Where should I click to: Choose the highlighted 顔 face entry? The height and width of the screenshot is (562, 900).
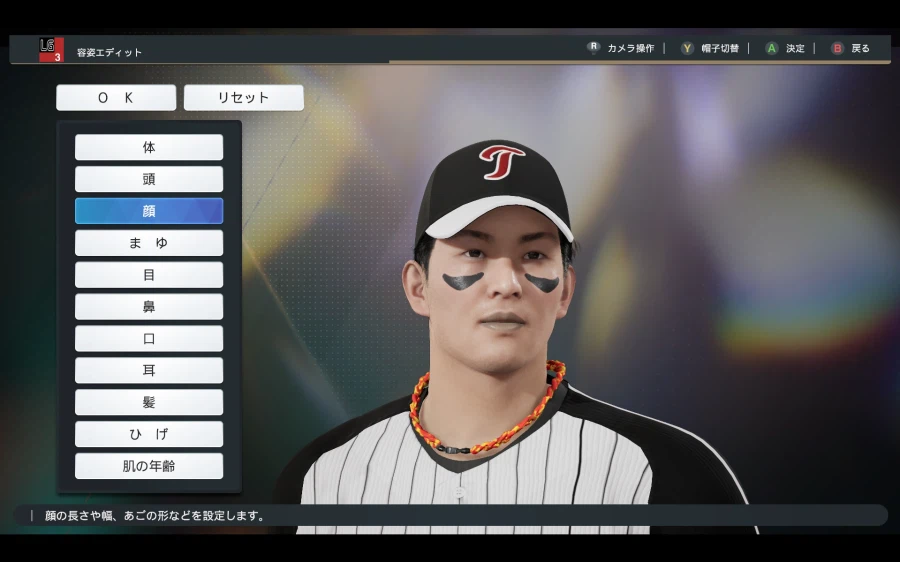coord(149,211)
